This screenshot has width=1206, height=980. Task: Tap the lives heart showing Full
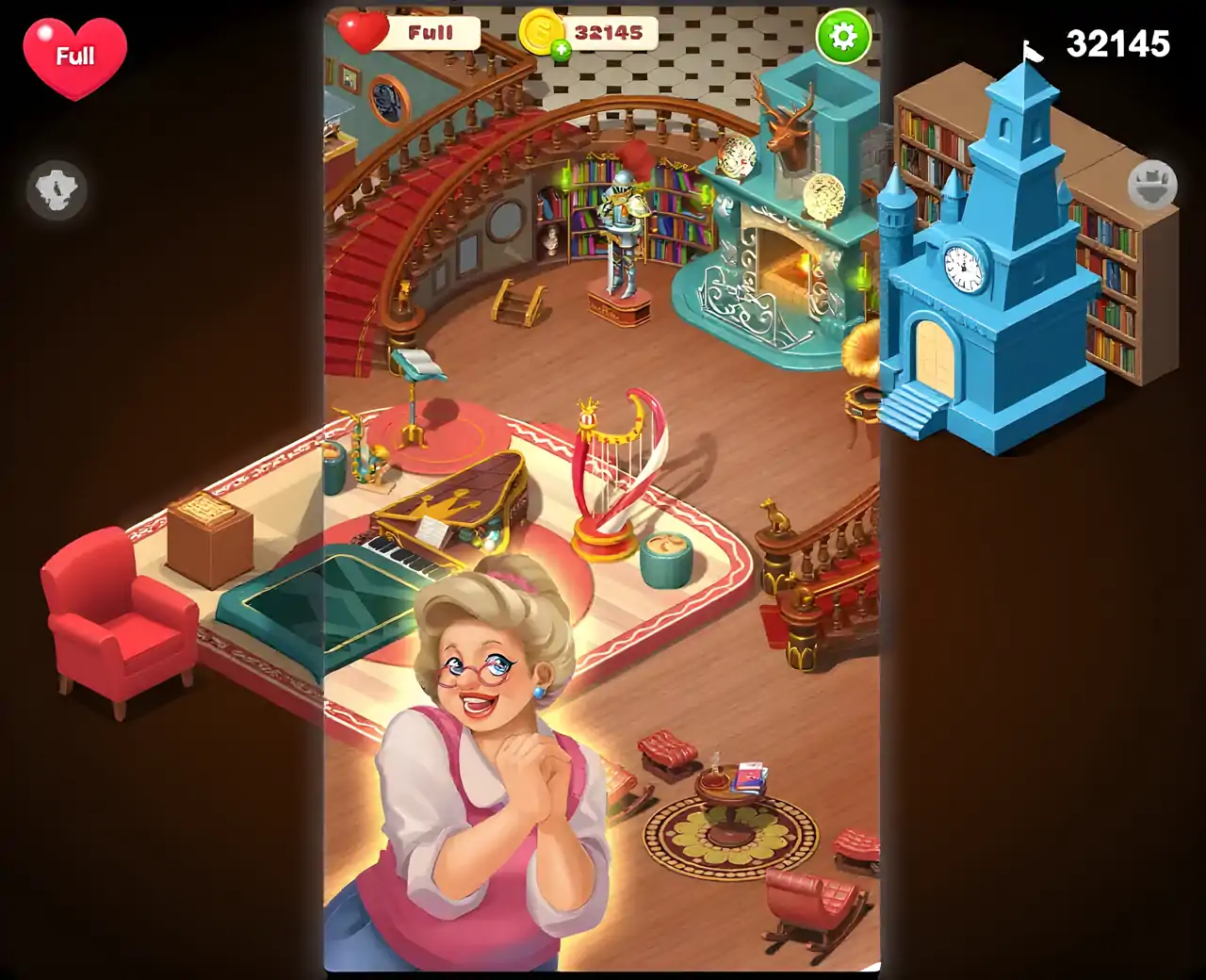point(74,57)
